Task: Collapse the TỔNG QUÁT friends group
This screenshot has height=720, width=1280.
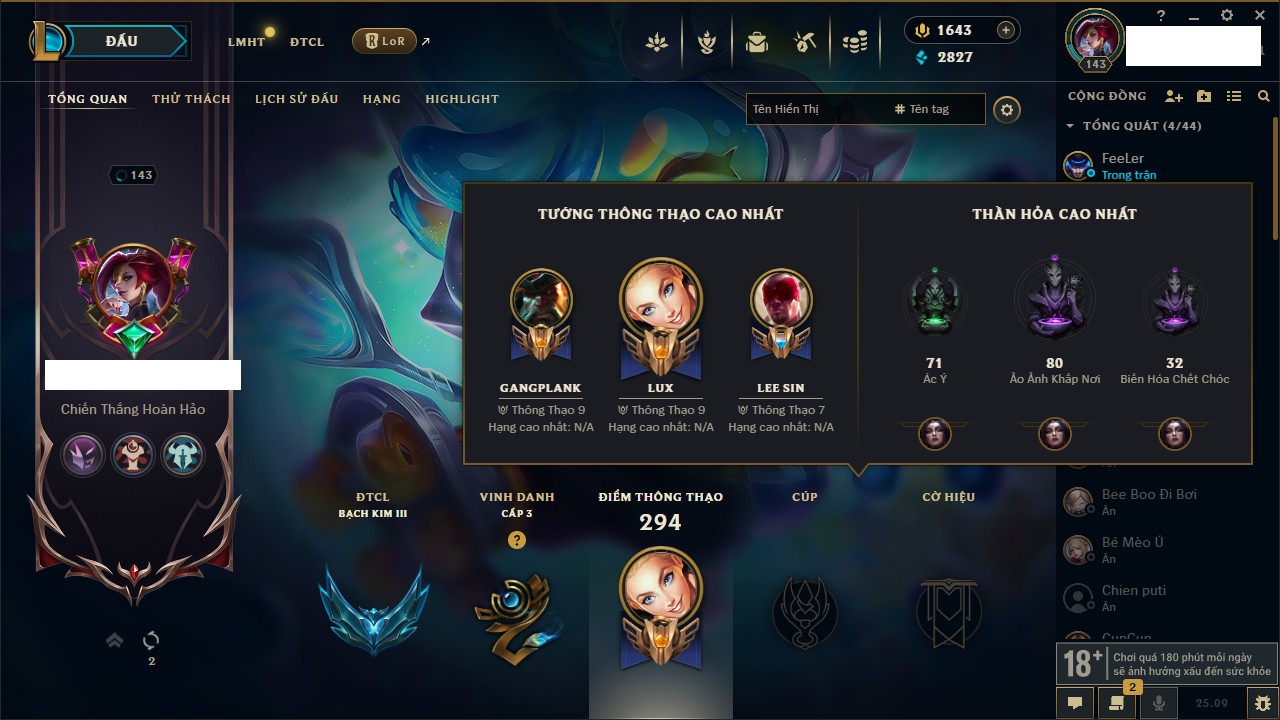Action: 1070,126
